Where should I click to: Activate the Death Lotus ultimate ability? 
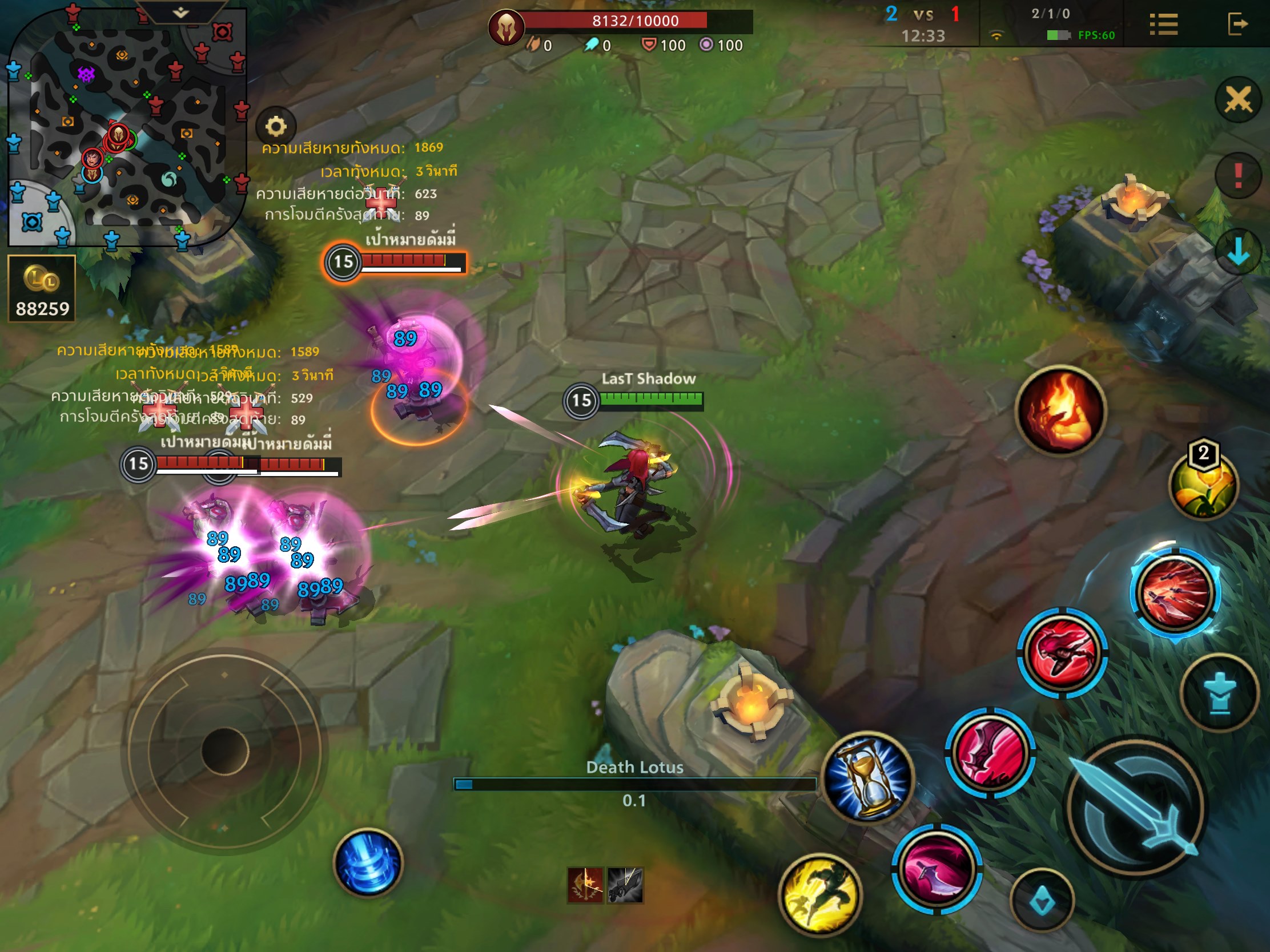[1175, 592]
